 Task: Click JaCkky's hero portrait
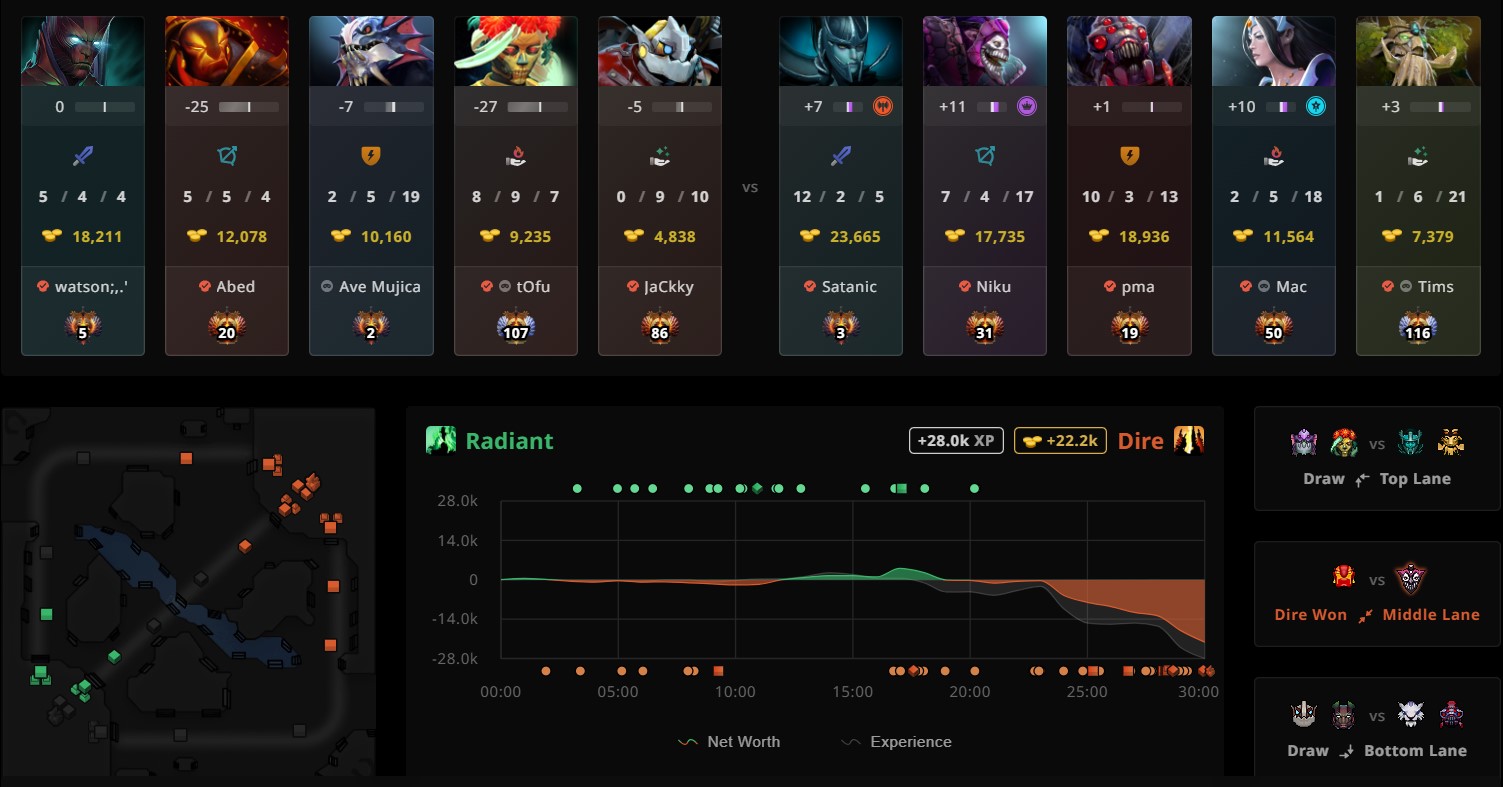click(x=659, y=50)
